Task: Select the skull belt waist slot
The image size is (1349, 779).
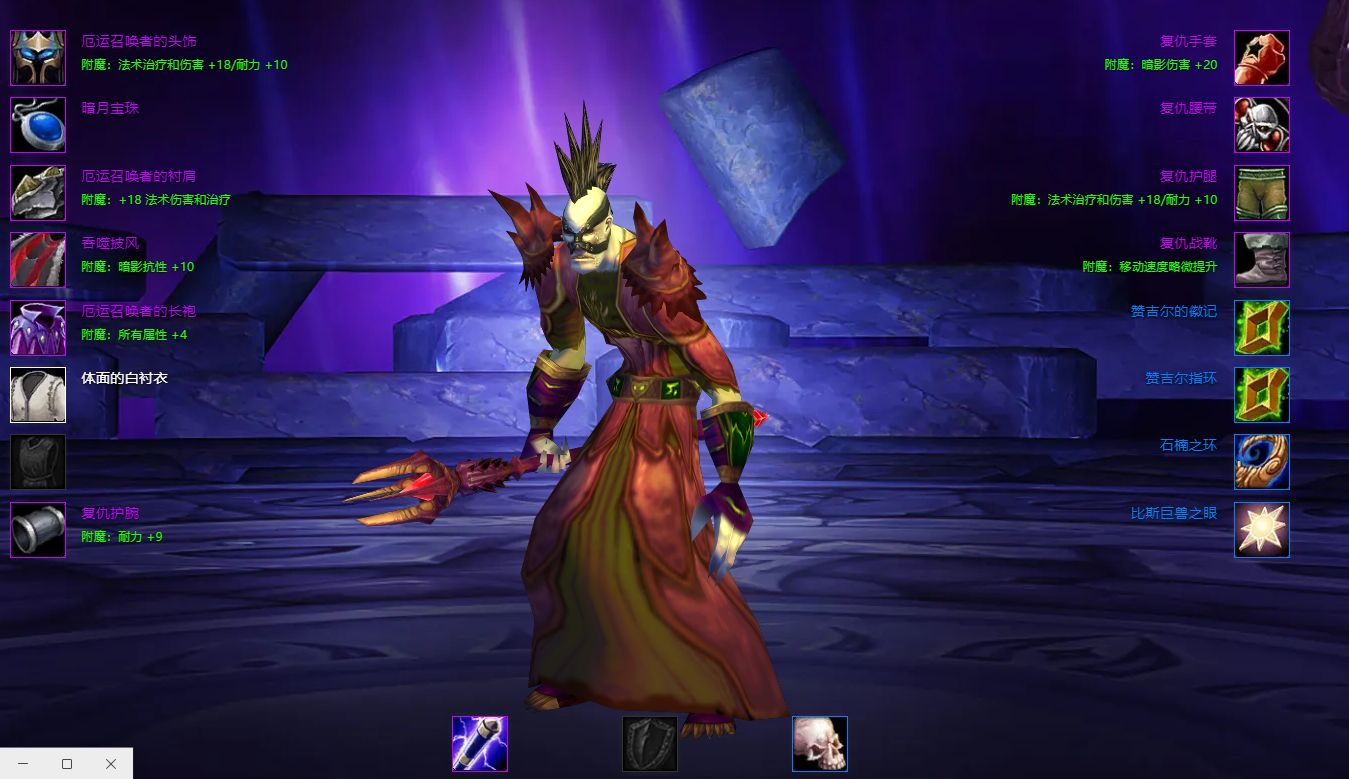Action: point(1262,125)
